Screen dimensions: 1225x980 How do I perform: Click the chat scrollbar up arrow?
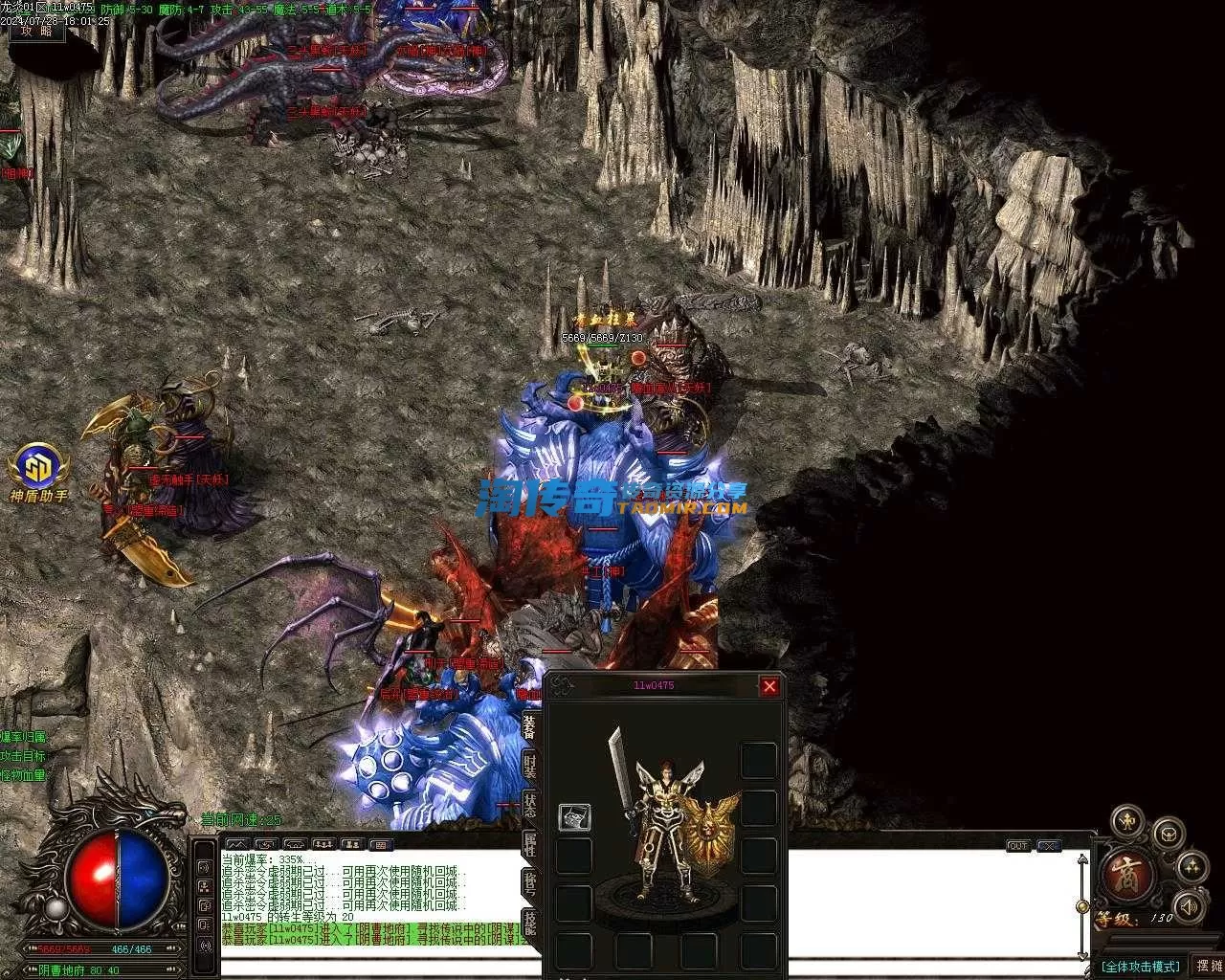coord(1082,858)
